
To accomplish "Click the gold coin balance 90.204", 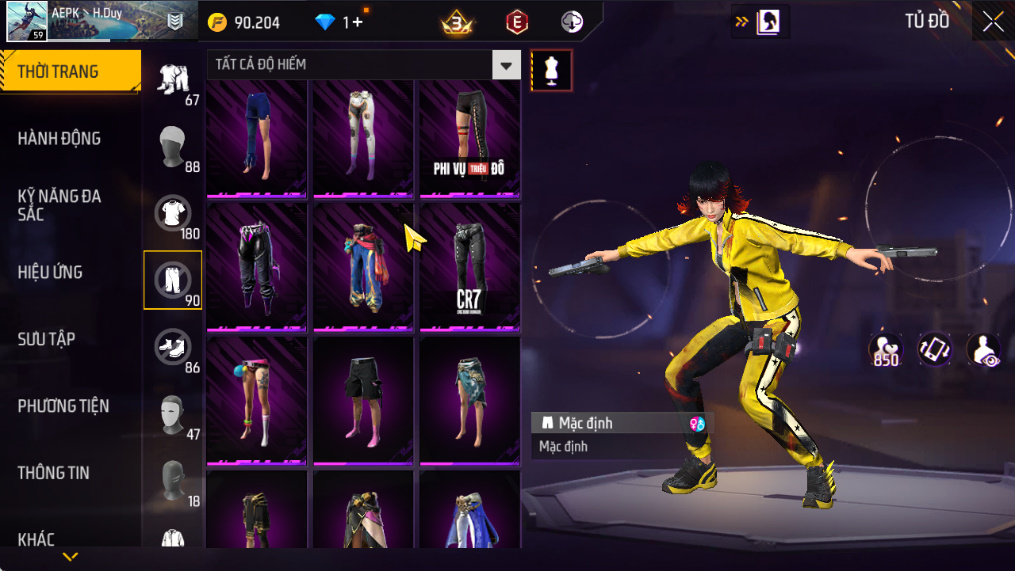I will [243, 22].
